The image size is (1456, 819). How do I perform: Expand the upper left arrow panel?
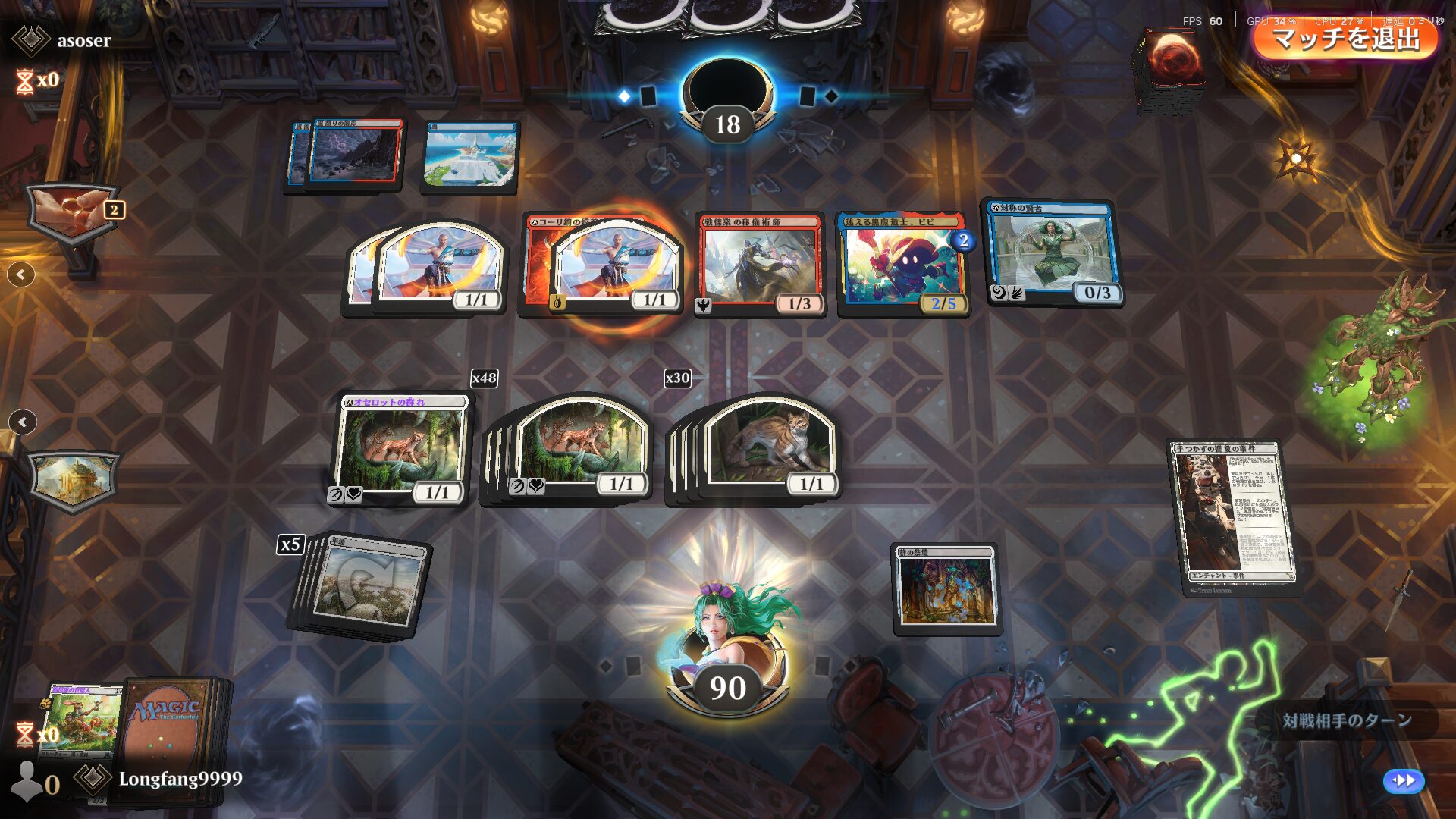tap(21, 275)
